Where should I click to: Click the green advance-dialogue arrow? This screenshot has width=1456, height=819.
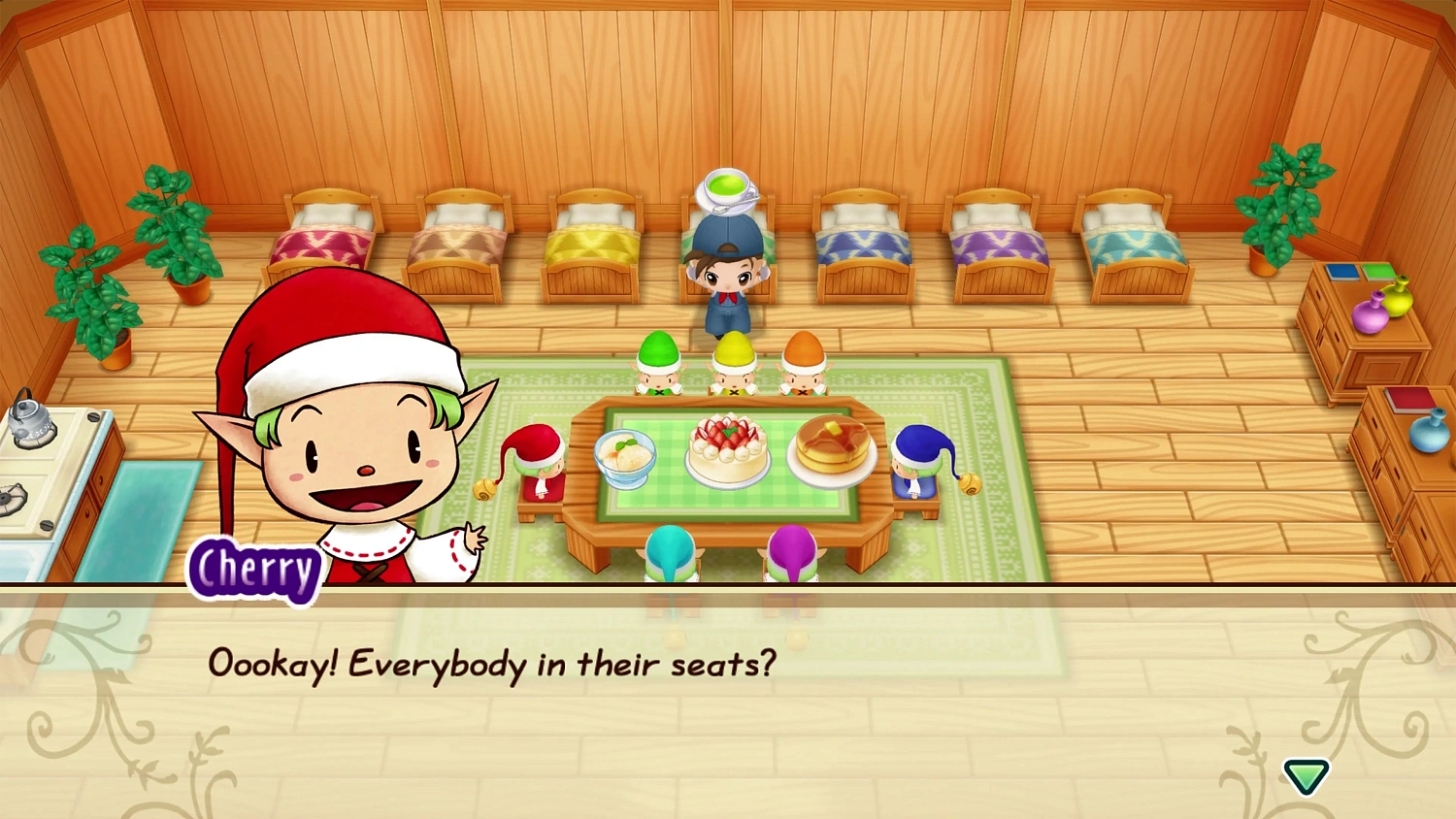[x=1306, y=776]
